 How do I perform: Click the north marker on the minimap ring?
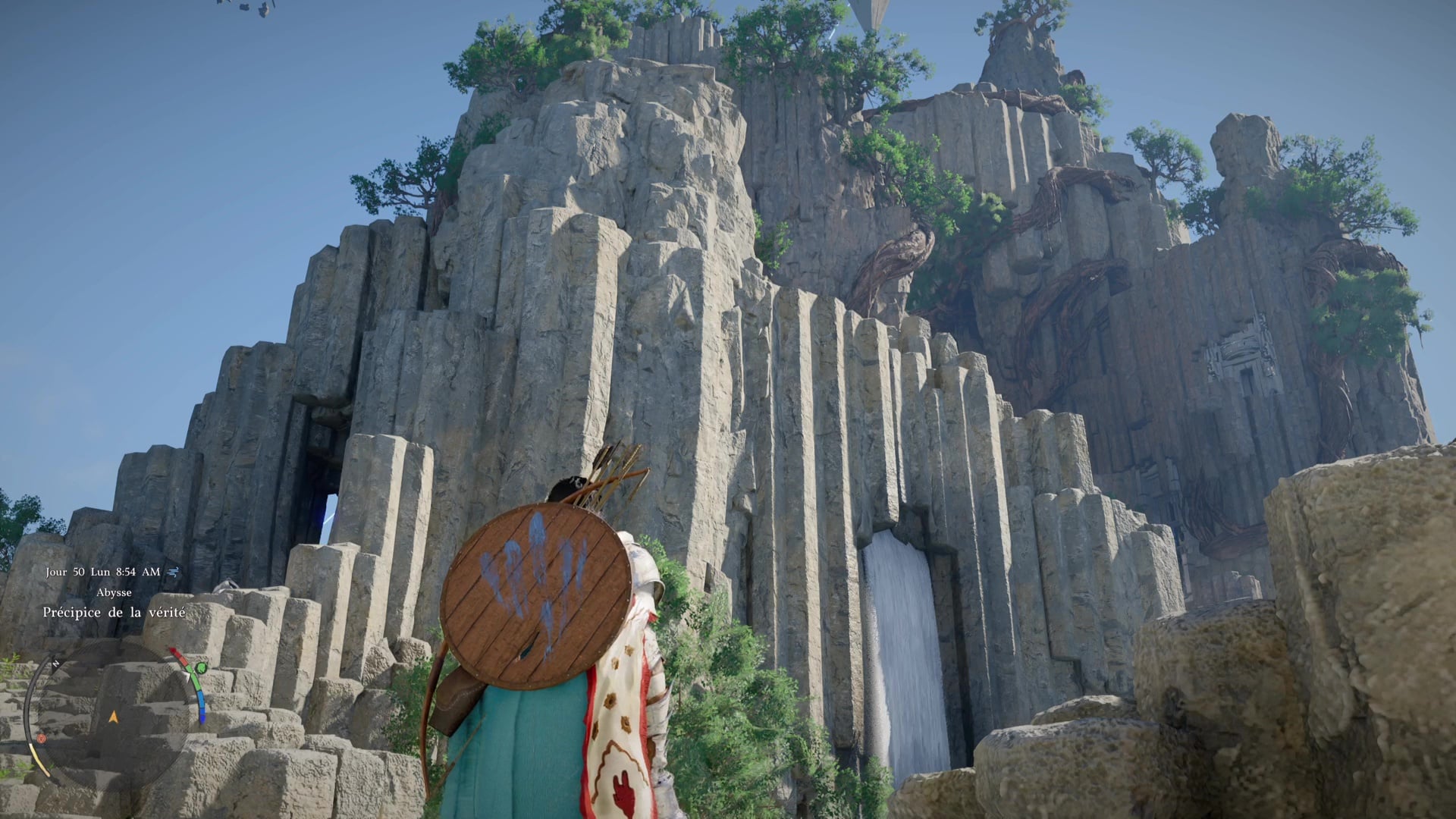(56, 663)
